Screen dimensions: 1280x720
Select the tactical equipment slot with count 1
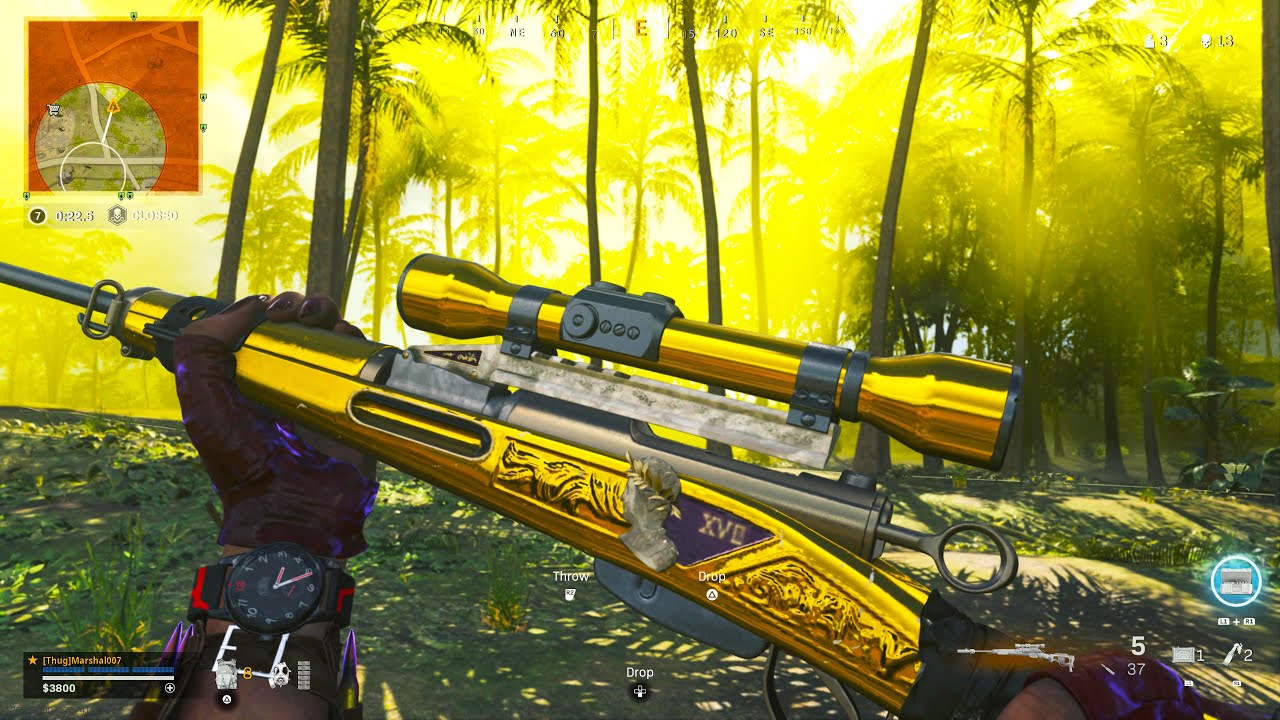pos(1186,655)
